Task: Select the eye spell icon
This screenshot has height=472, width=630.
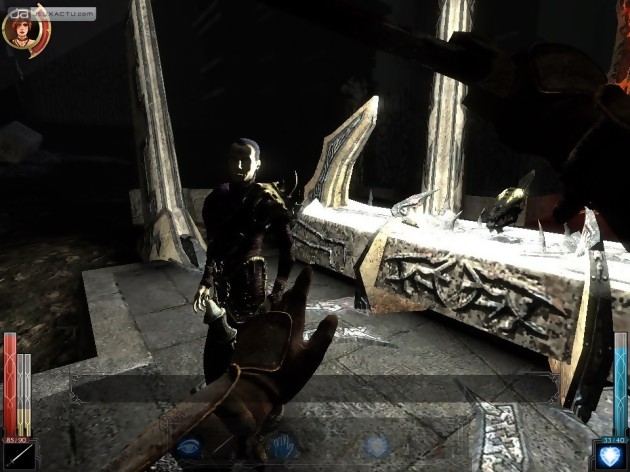Action: pyautogui.click(x=189, y=446)
